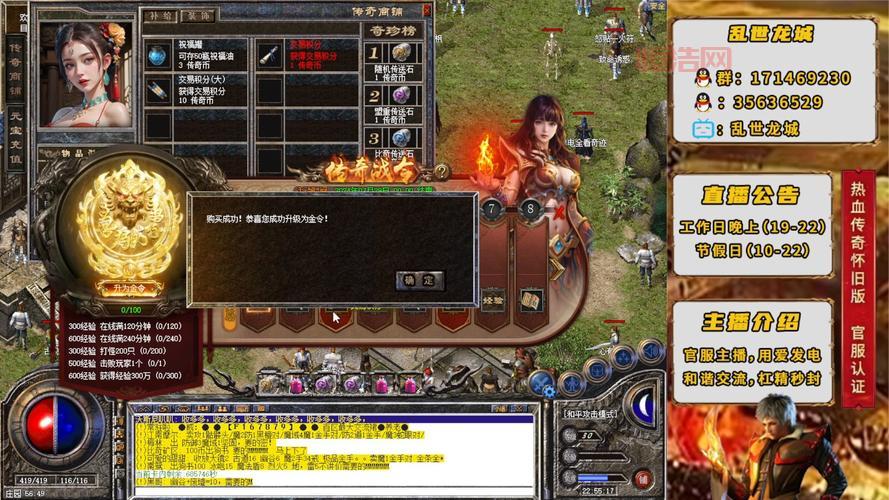Switch to the 装饰 shop tab
The width and height of the screenshot is (889, 500).
[x=195, y=16]
